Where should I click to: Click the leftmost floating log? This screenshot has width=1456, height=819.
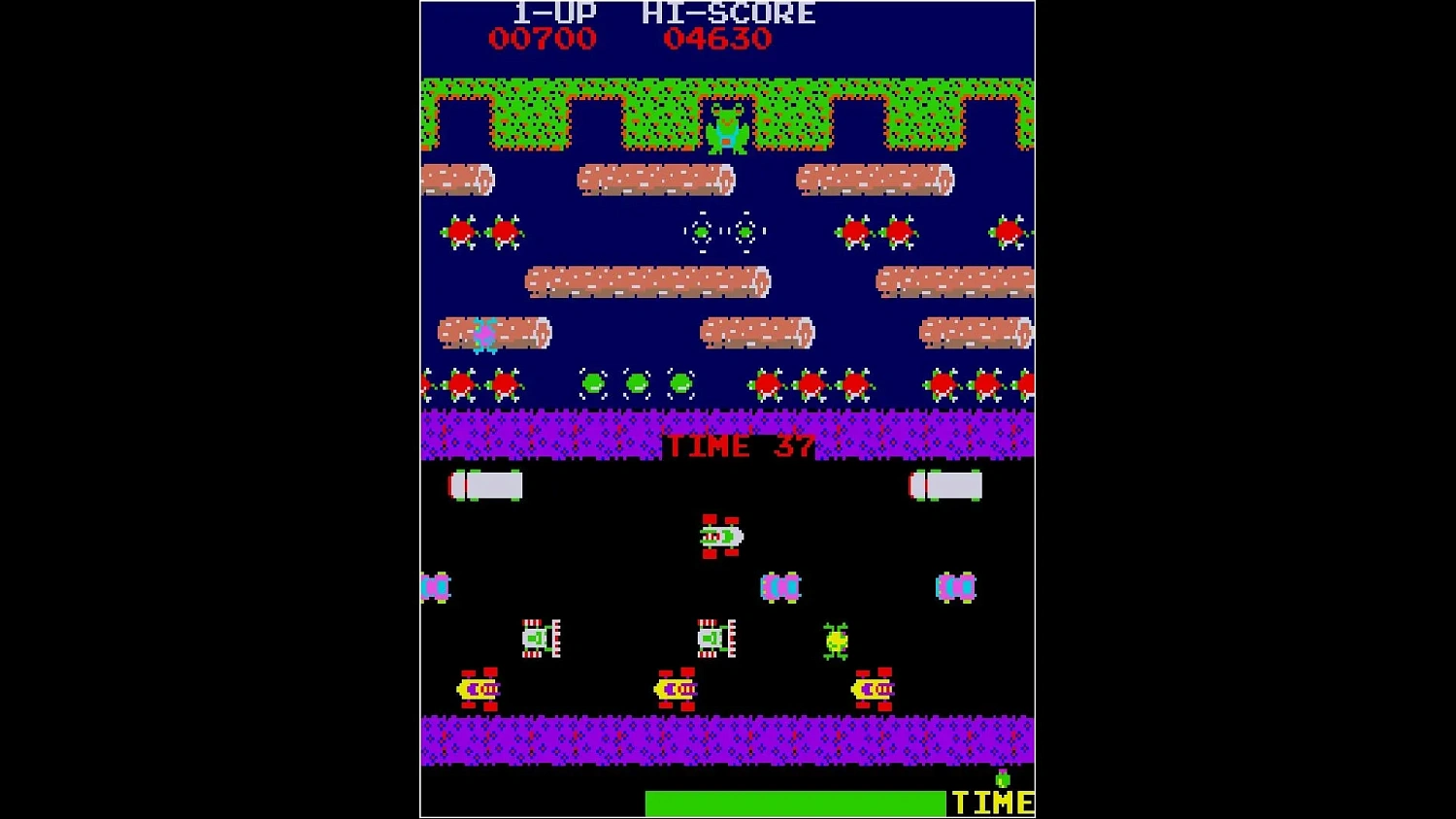tap(456, 180)
